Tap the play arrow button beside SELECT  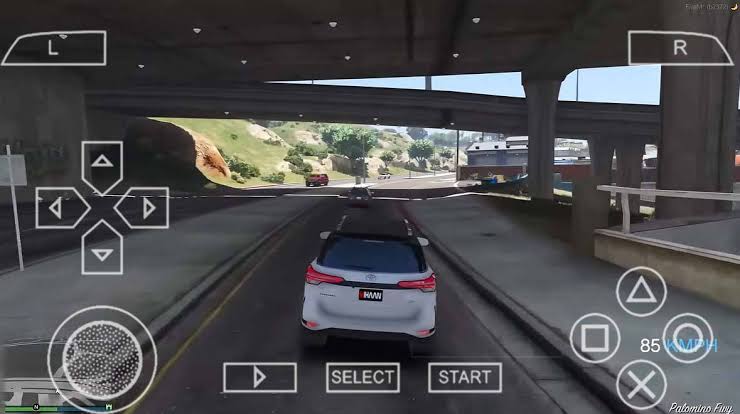(259, 377)
